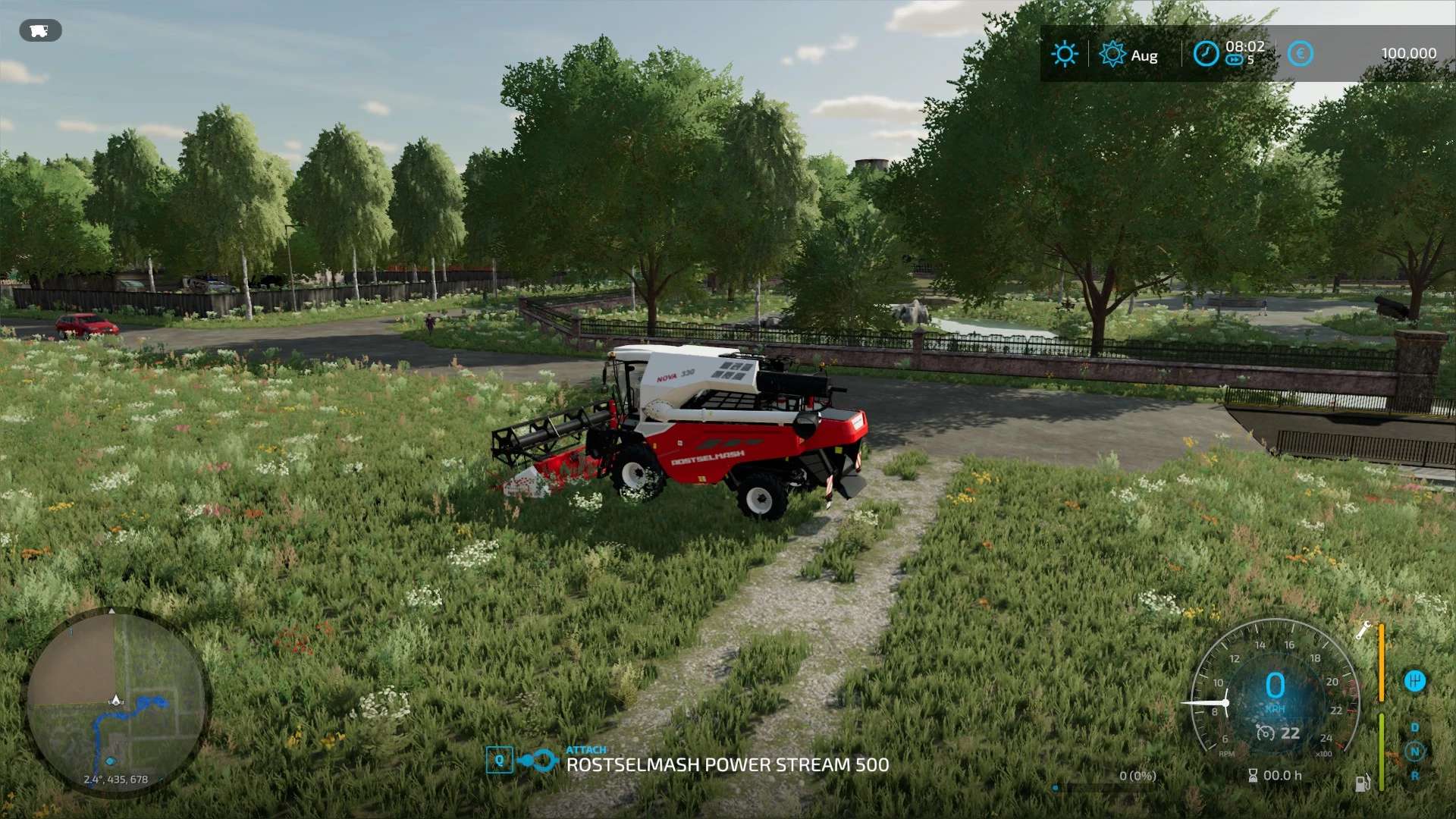Screen dimensions: 1456x819
Task: Open the circular minimap
Action: (116, 702)
